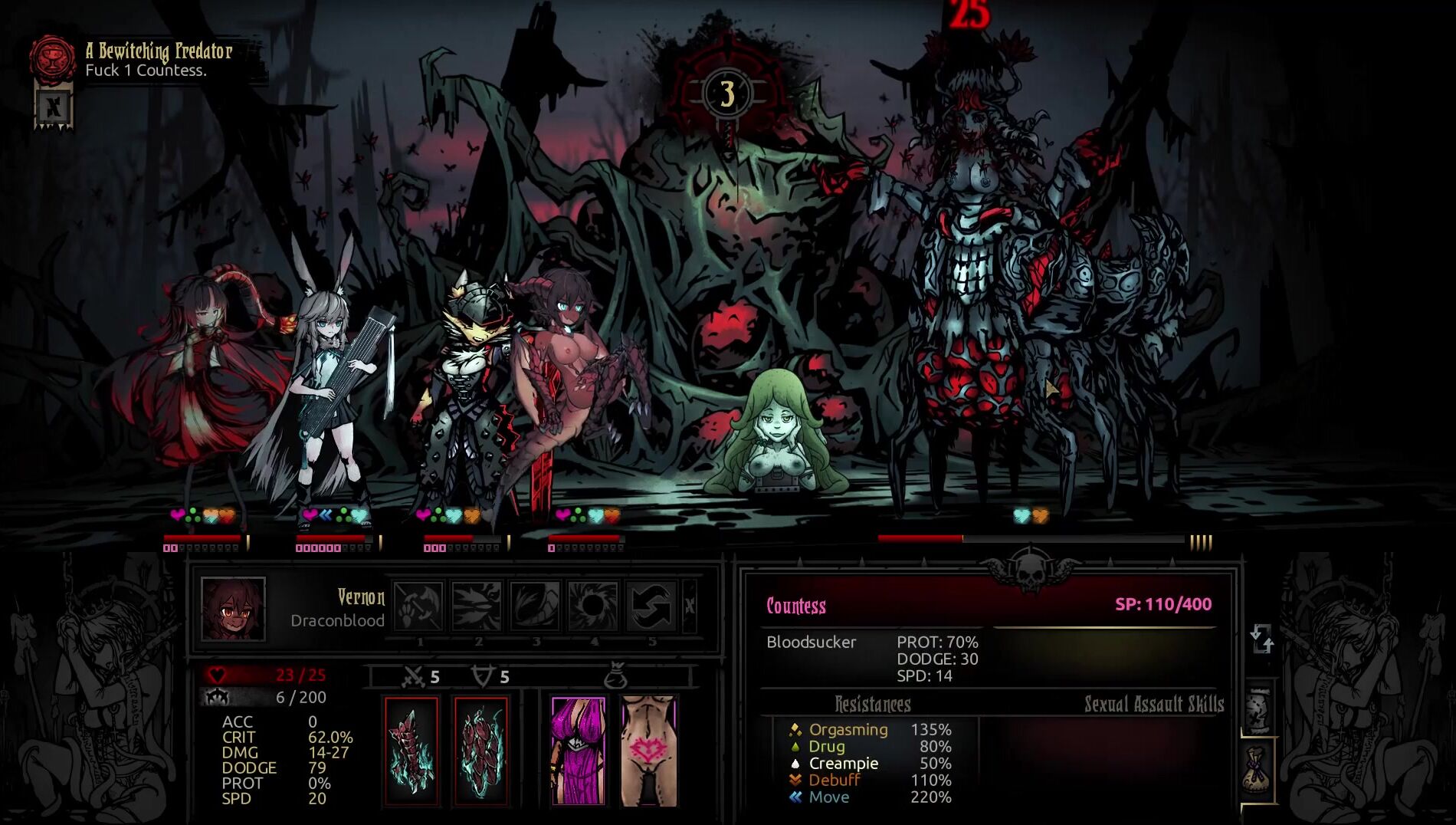Use the dark vortex skill icon
The width and height of the screenshot is (1456, 825).
(593, 606)
